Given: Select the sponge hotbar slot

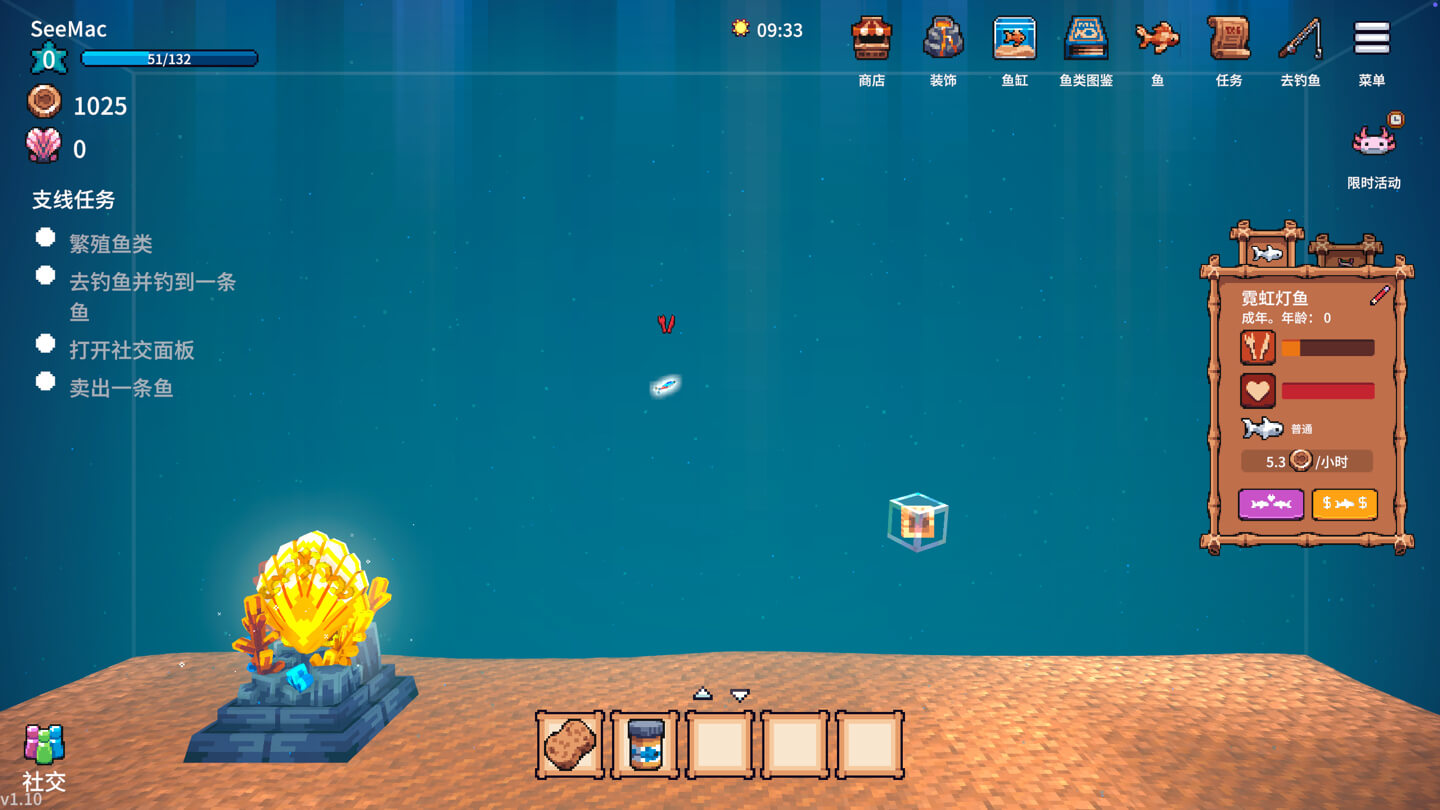Looking at the screenshot, I should pos(570,745).
